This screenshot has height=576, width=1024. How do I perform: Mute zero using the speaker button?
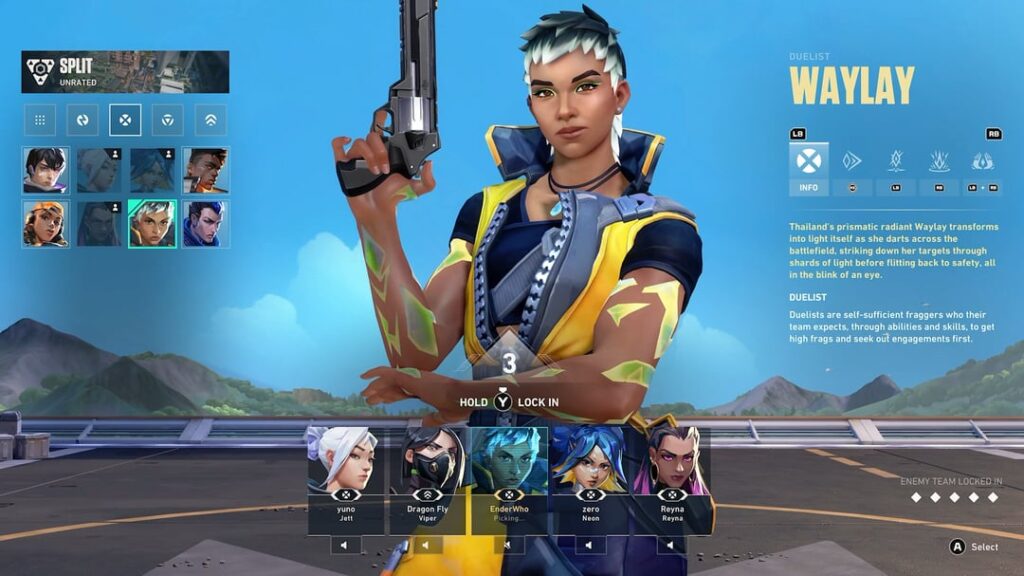[x=589, y=545]
